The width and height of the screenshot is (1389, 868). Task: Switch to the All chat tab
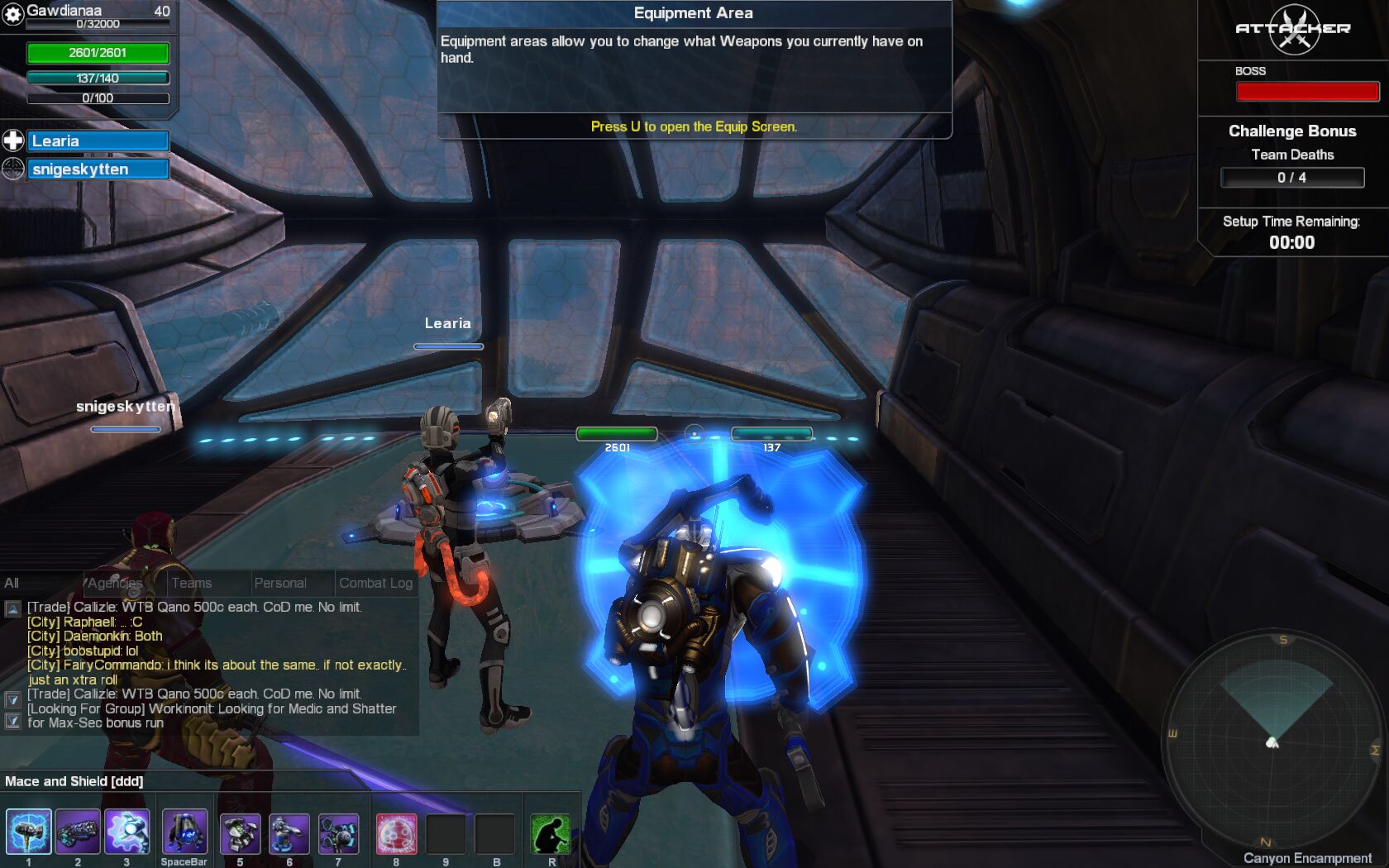coord(12,583)
